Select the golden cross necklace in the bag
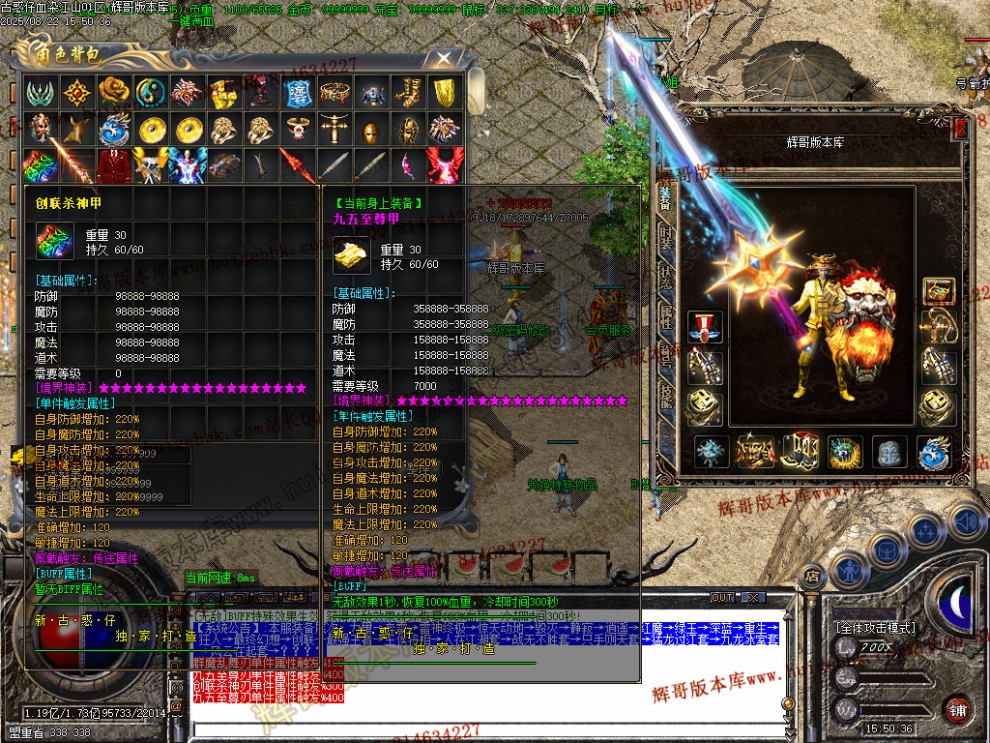Viewport: 990px width, 743px height. pyautogui.click(x=334, y=128)
